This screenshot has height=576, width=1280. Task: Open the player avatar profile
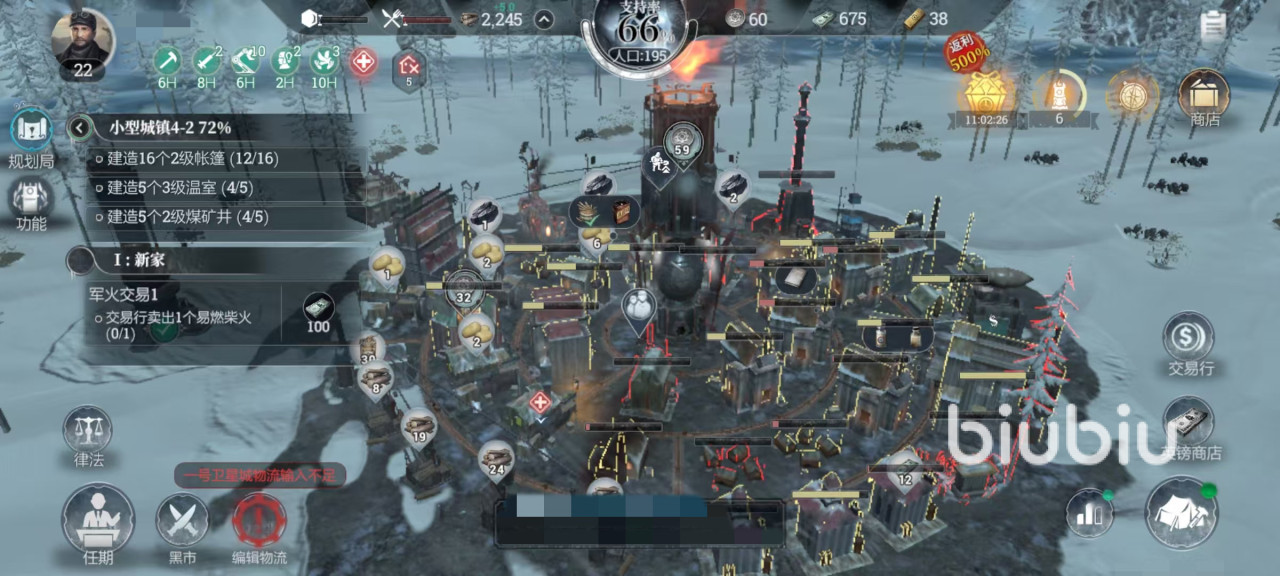(83, 42)
